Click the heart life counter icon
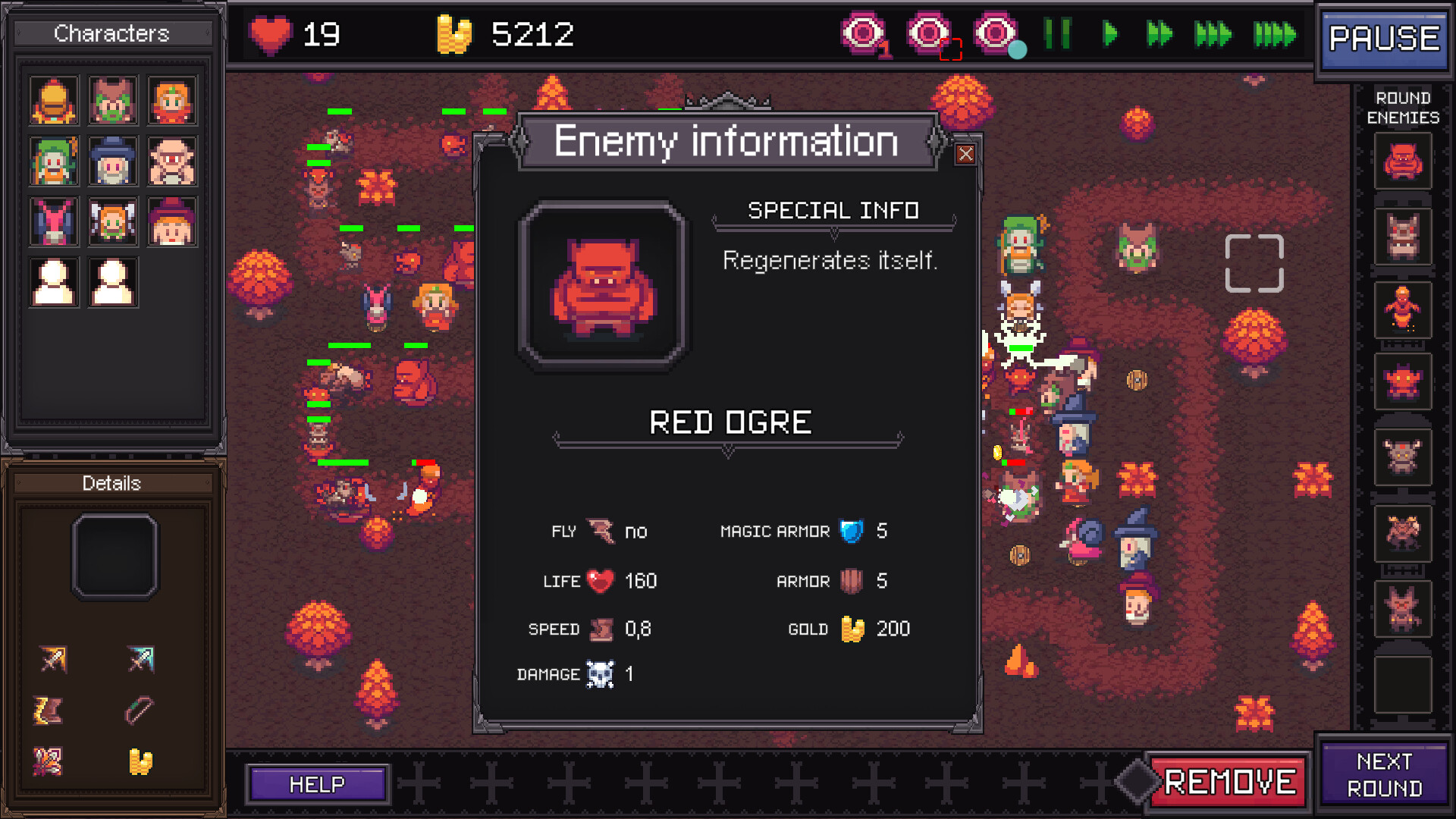This screenshot has height=819, width=1456. point(271,33)
